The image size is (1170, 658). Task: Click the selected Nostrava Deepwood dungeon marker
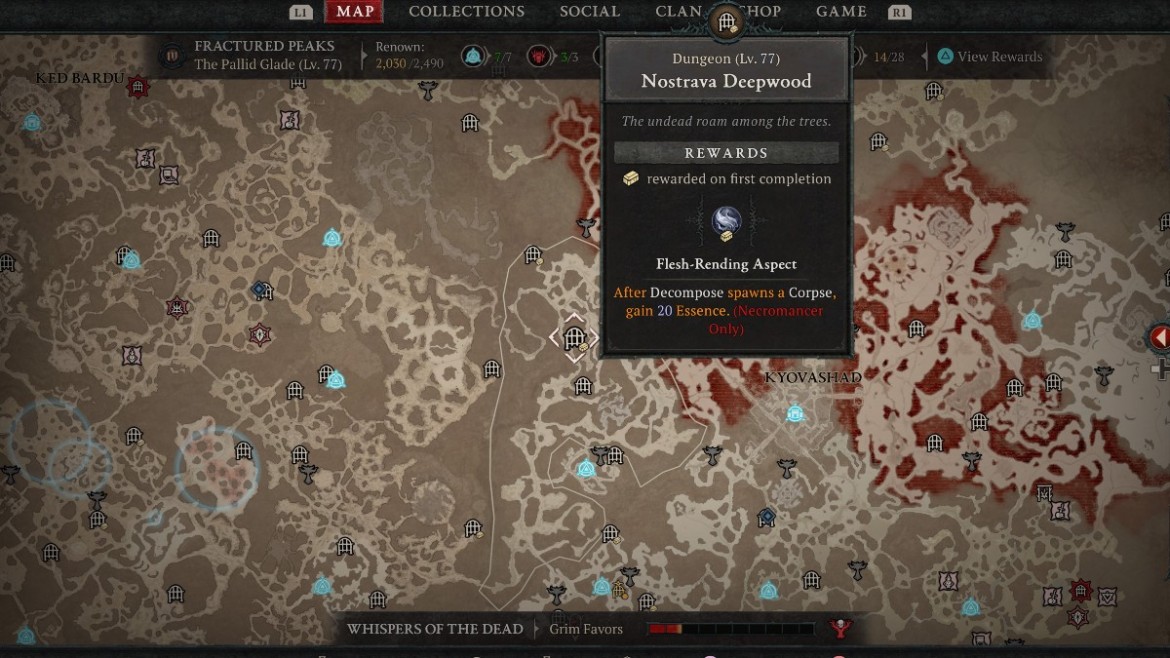574,338
